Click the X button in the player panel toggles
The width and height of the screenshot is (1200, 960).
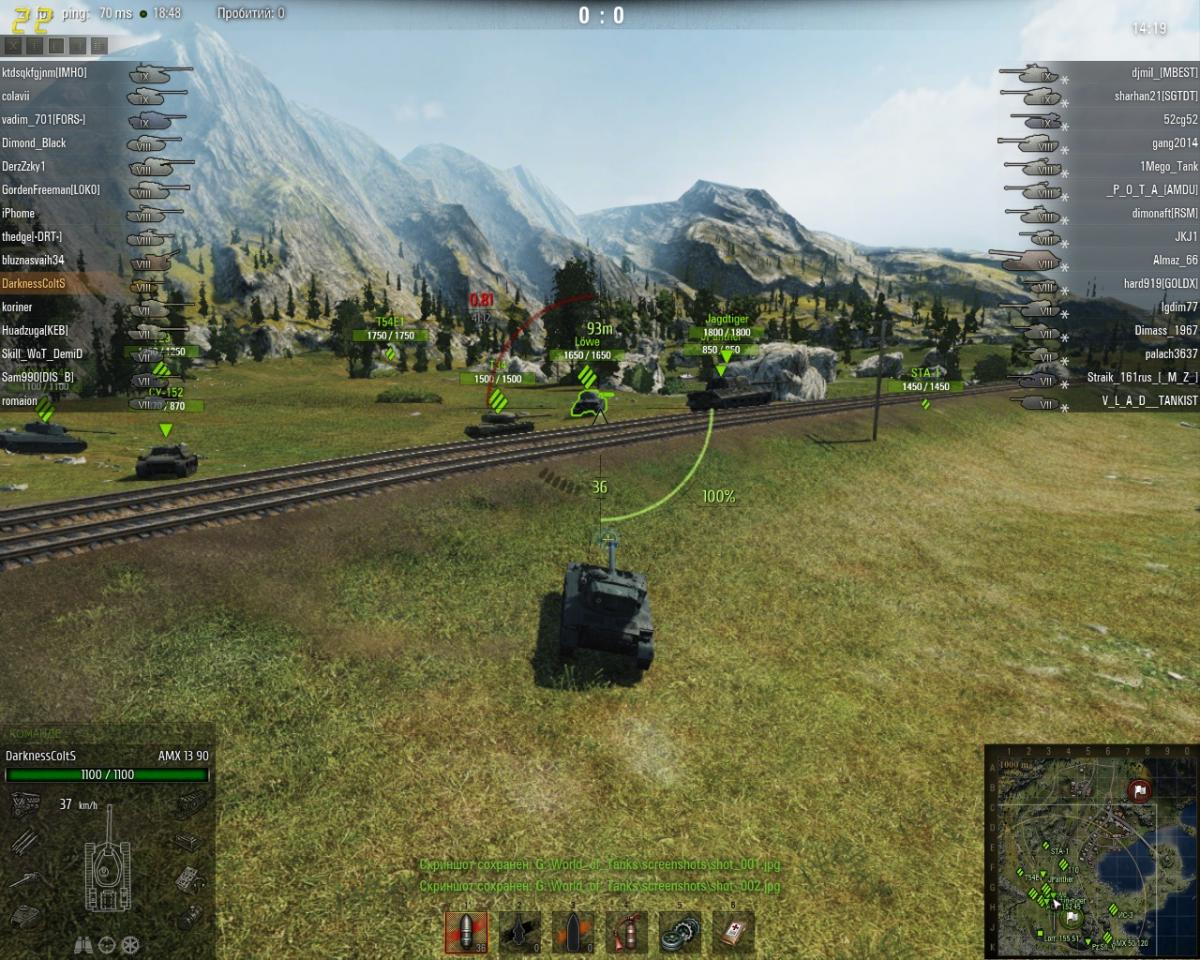13,45
